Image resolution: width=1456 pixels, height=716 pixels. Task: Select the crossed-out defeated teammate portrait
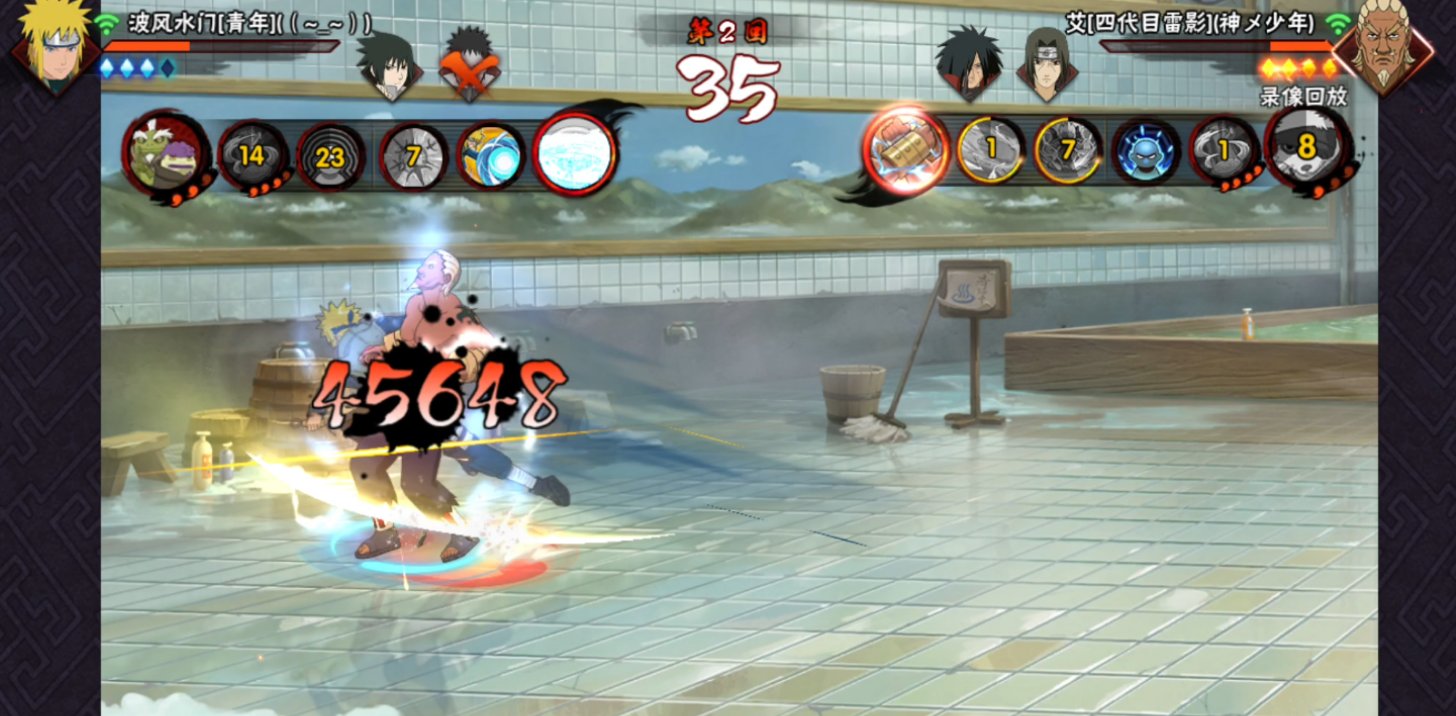coord(468,65)
